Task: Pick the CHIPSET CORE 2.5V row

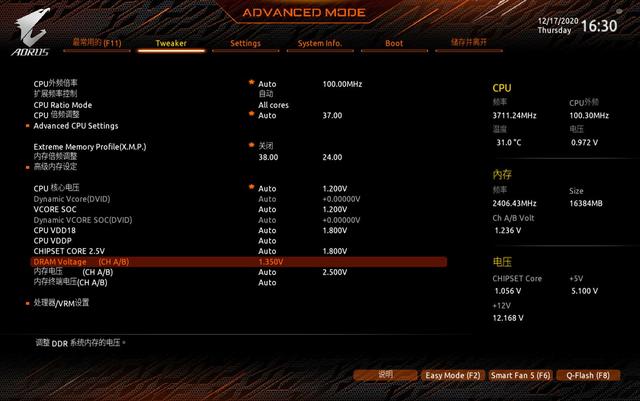Action: tap(70, 251)
